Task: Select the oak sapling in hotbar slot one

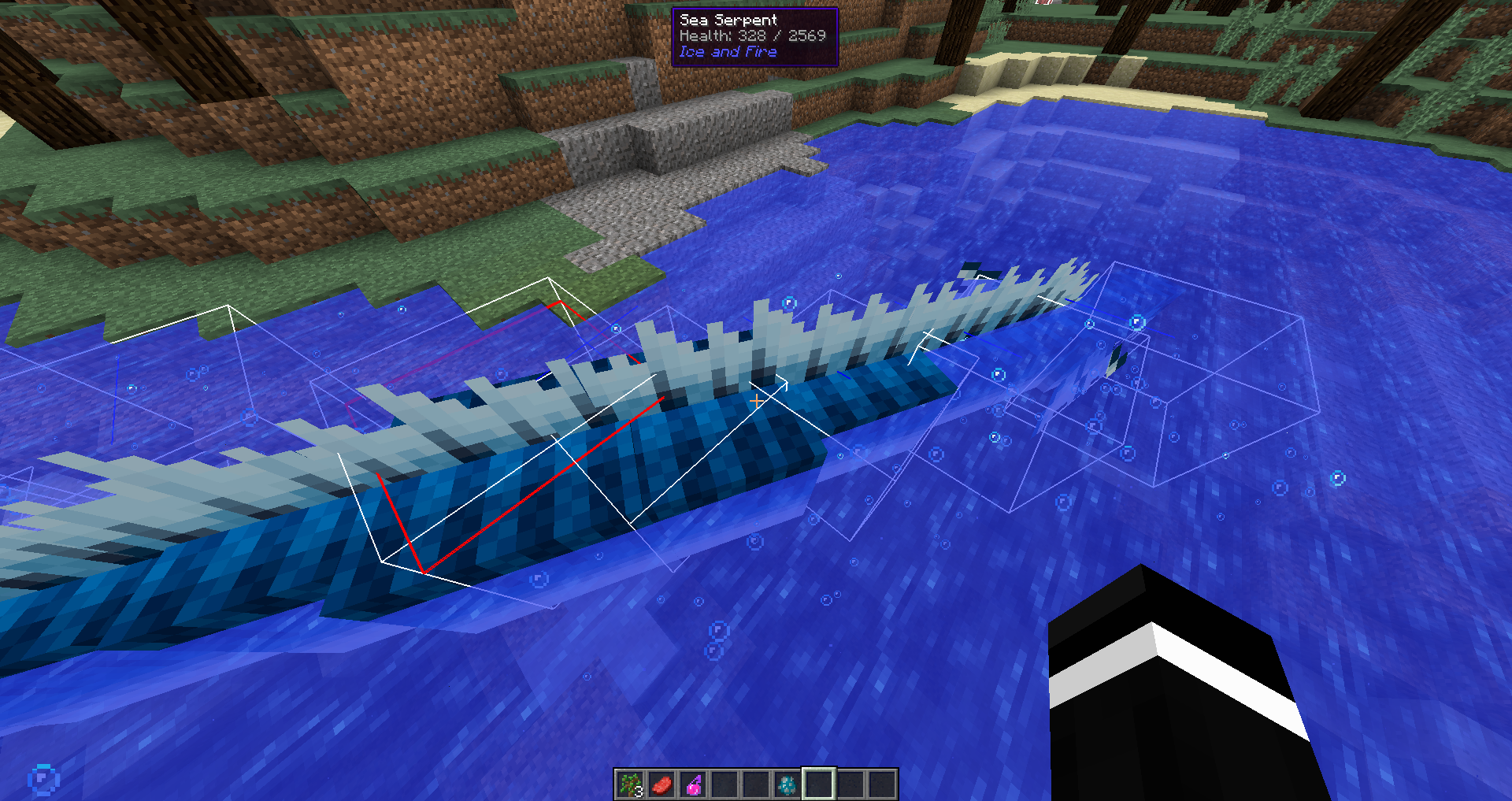Action: click(630, 785)
